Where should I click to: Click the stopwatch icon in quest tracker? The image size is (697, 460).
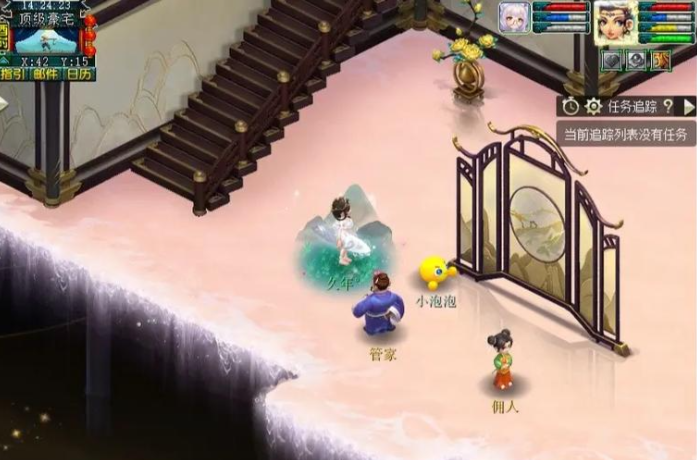[x=571, y=106]
